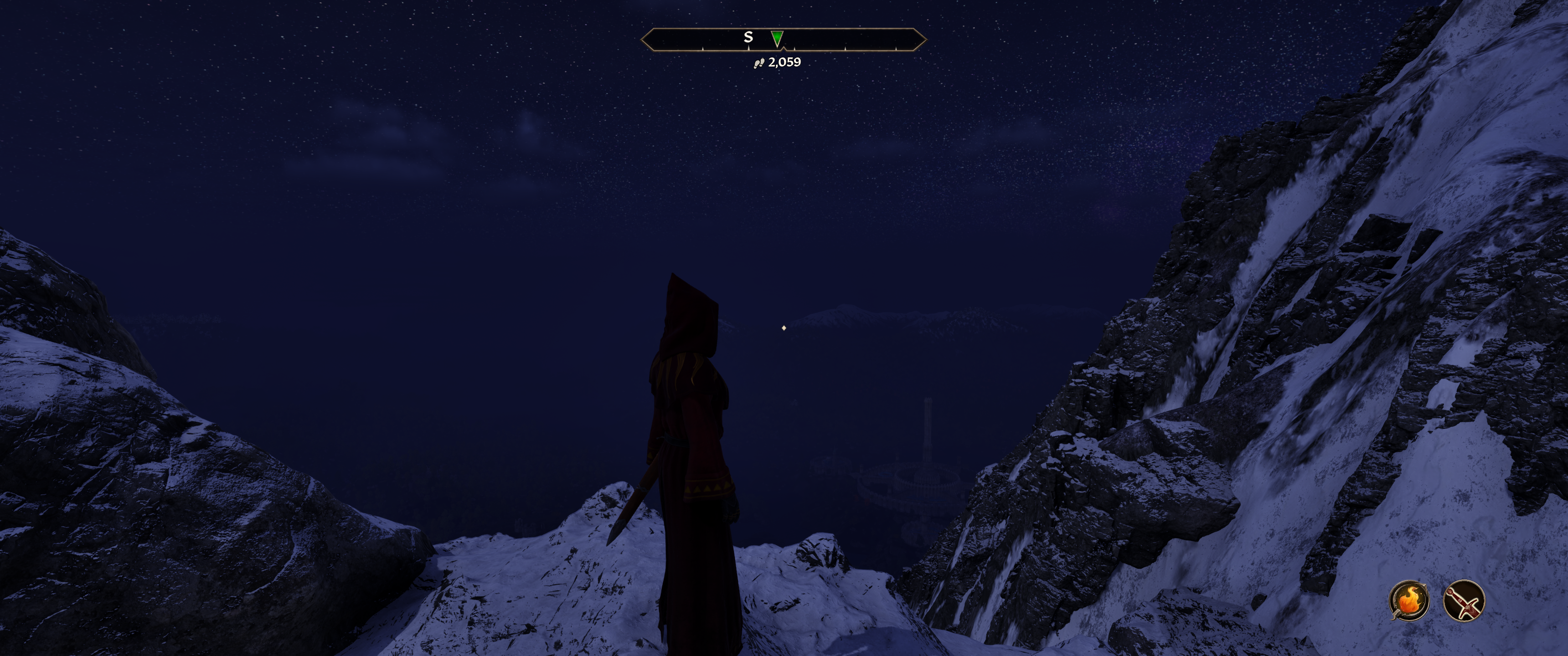Select the red sword weapon icon
Viewport: 1568px width, 656px height.
tap(1463, 600)
